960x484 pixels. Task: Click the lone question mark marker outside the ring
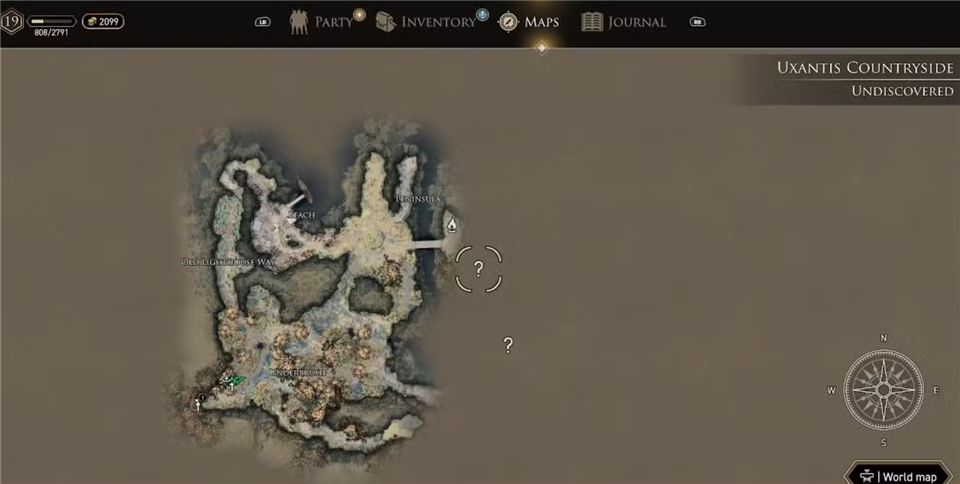508,345
